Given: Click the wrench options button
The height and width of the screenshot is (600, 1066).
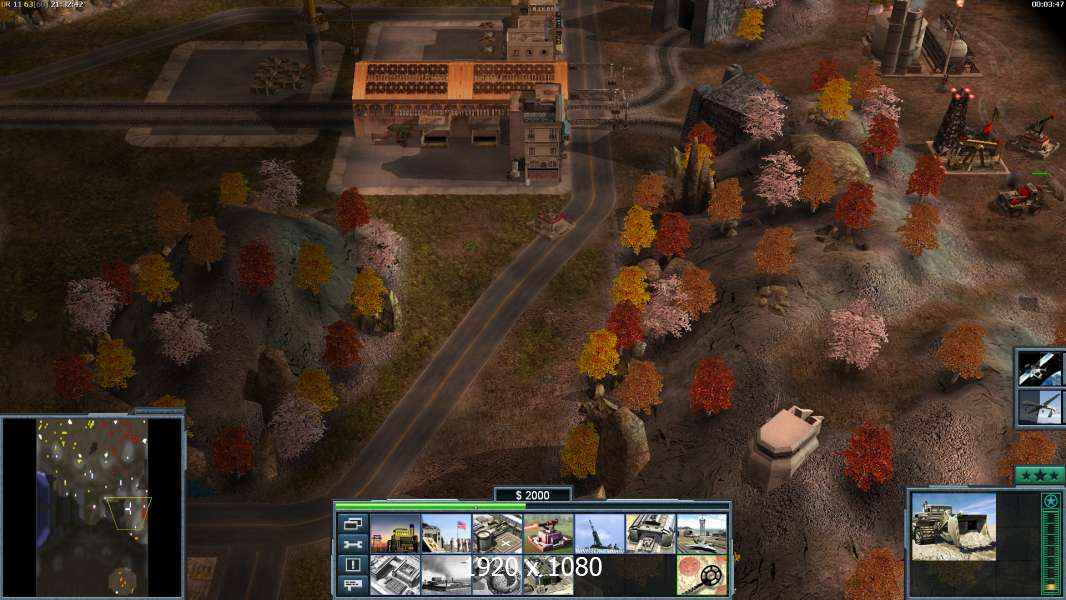Looking at the screenshot, I should (352, 544).
